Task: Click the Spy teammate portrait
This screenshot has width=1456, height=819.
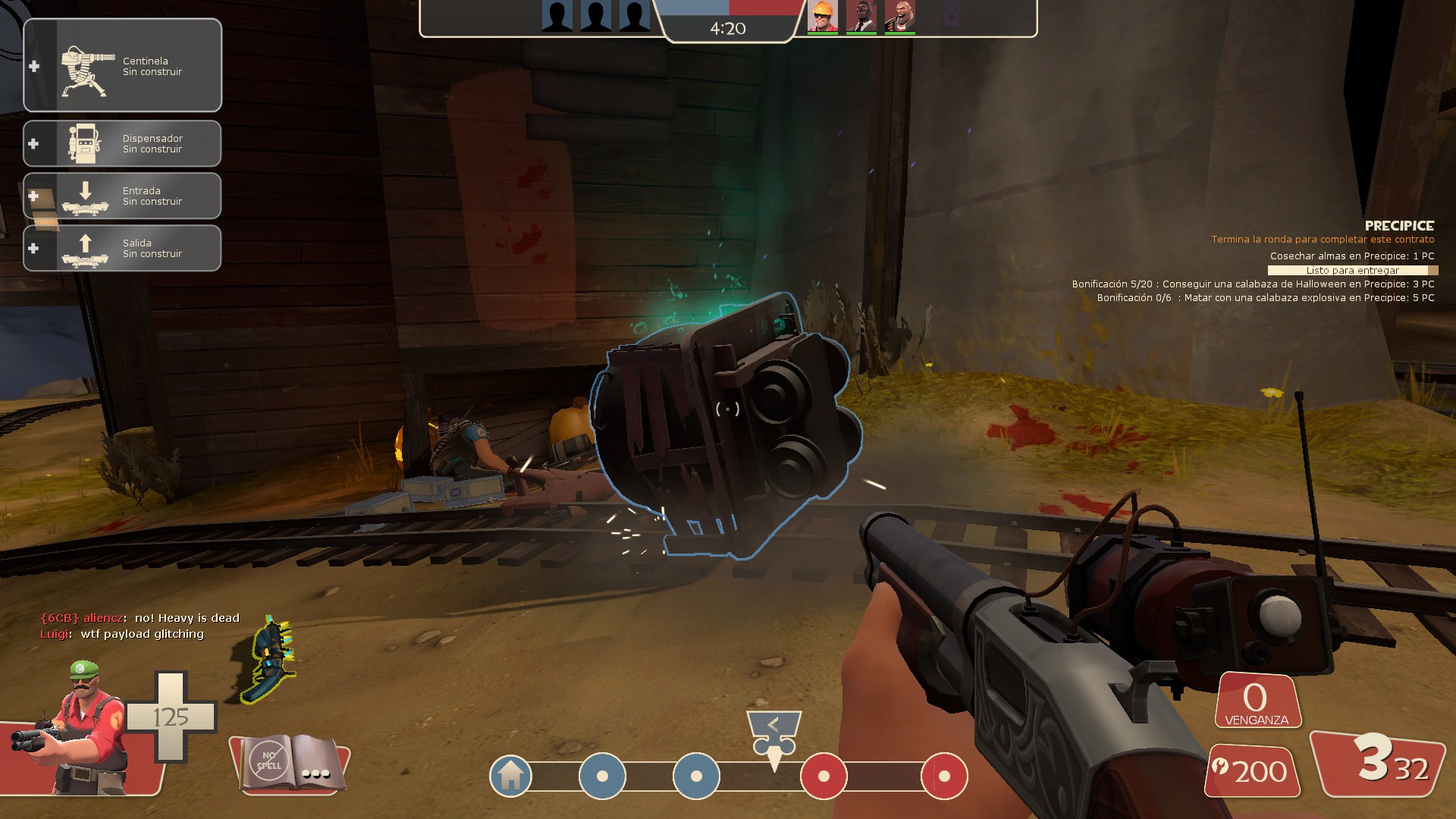Action: 861,16
